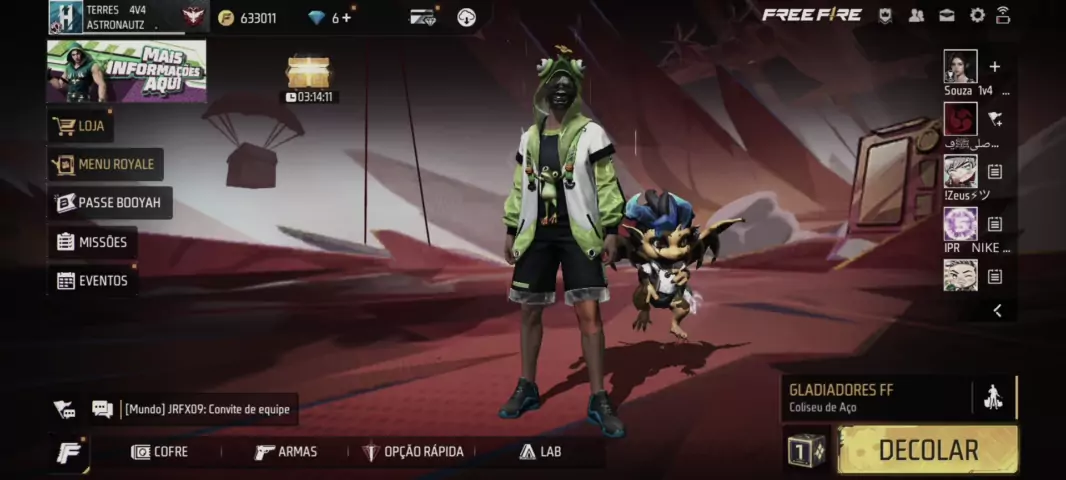Open MENU ROYALE
The image size is (1066, 480).
coord(106,165)
